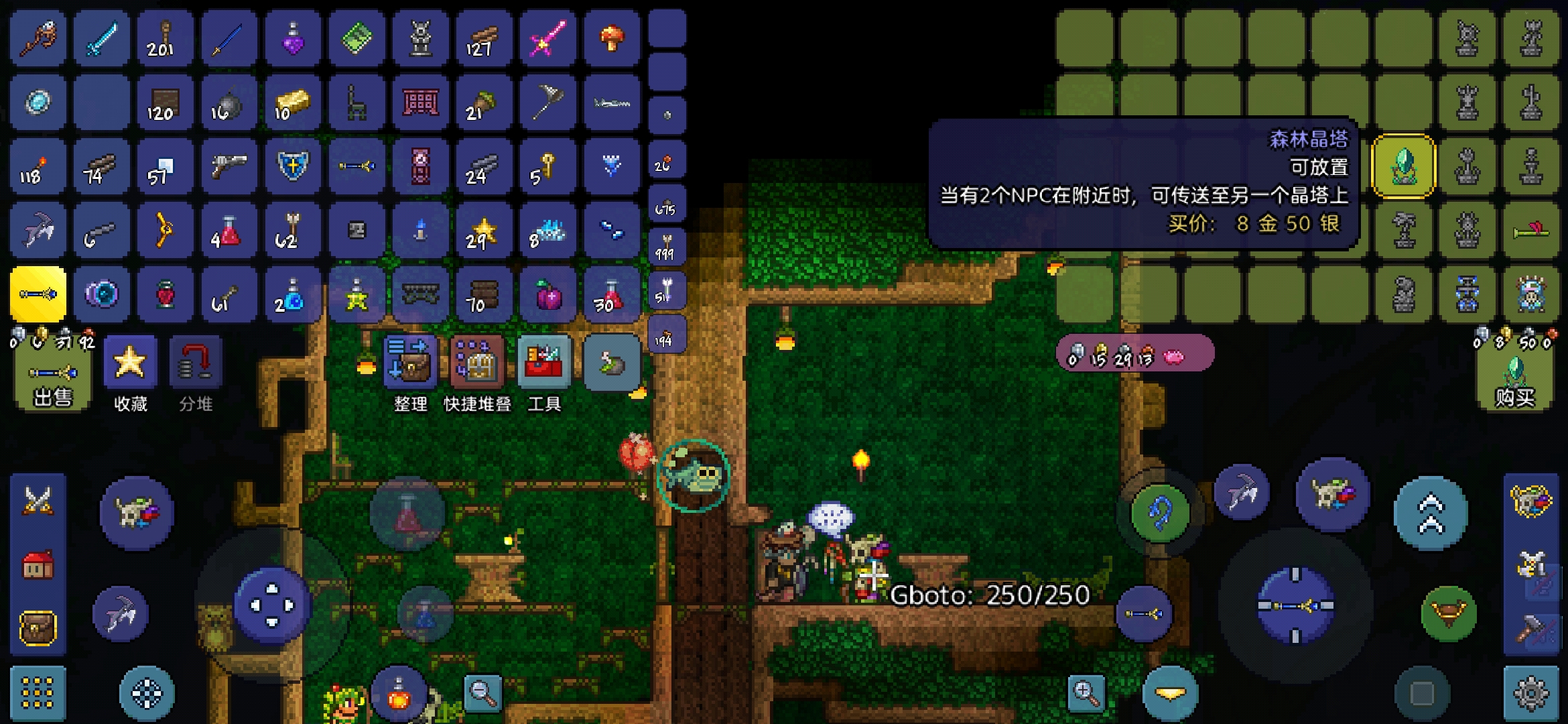Zoom in with the plus magnifier
The image size is (1568, 724).
(1086, 692)
